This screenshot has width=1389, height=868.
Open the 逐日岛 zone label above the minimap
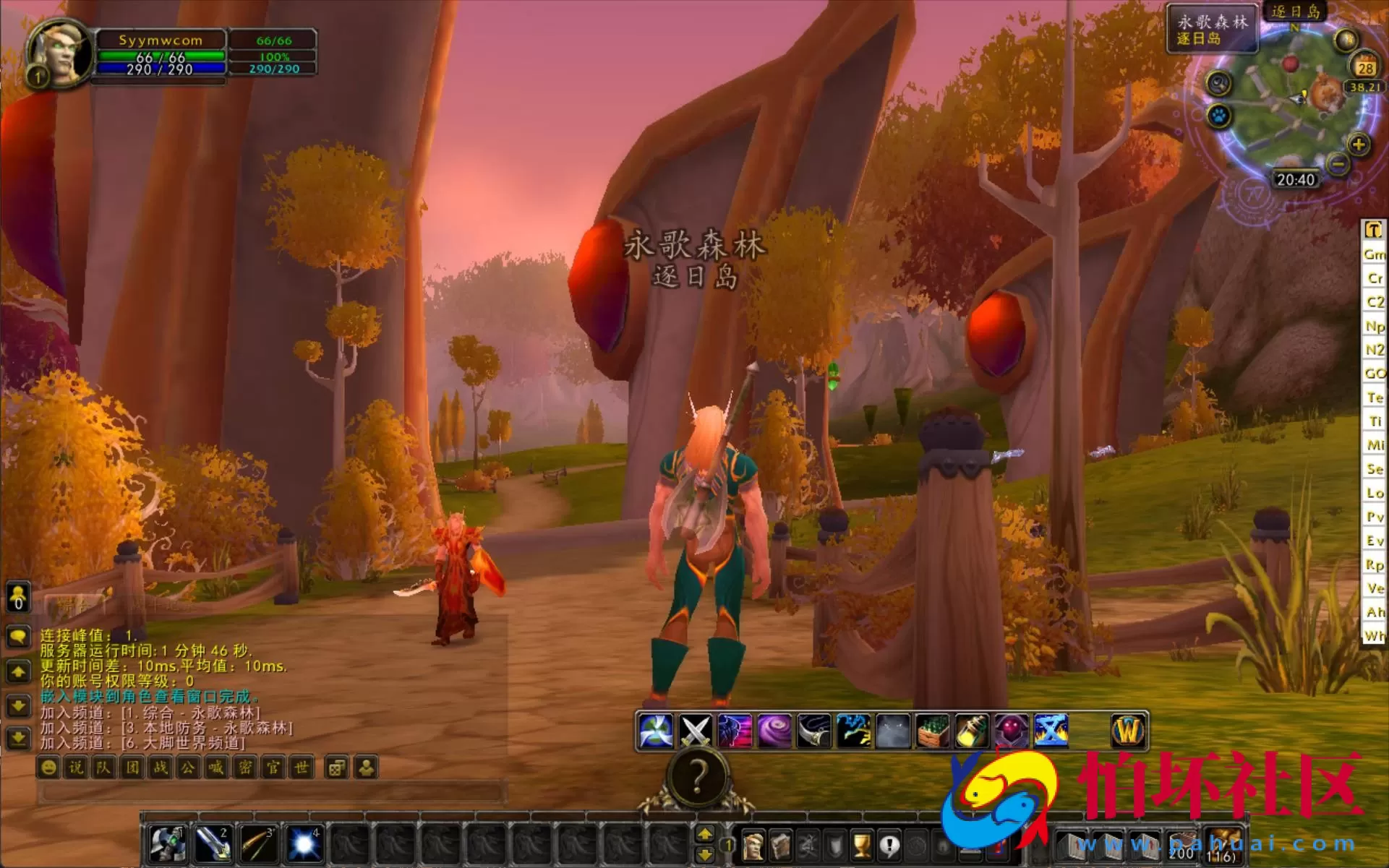coord(1296,12)
